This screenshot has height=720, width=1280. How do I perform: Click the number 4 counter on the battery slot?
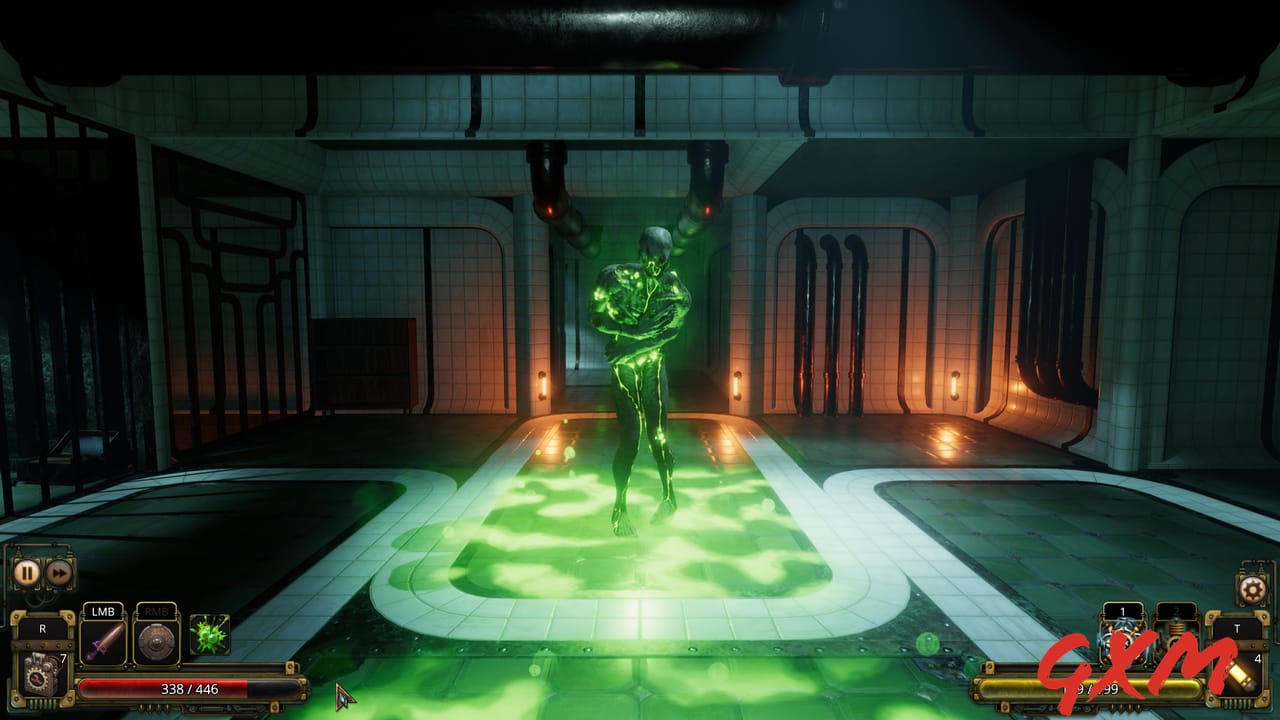[x=1258, y=658]
